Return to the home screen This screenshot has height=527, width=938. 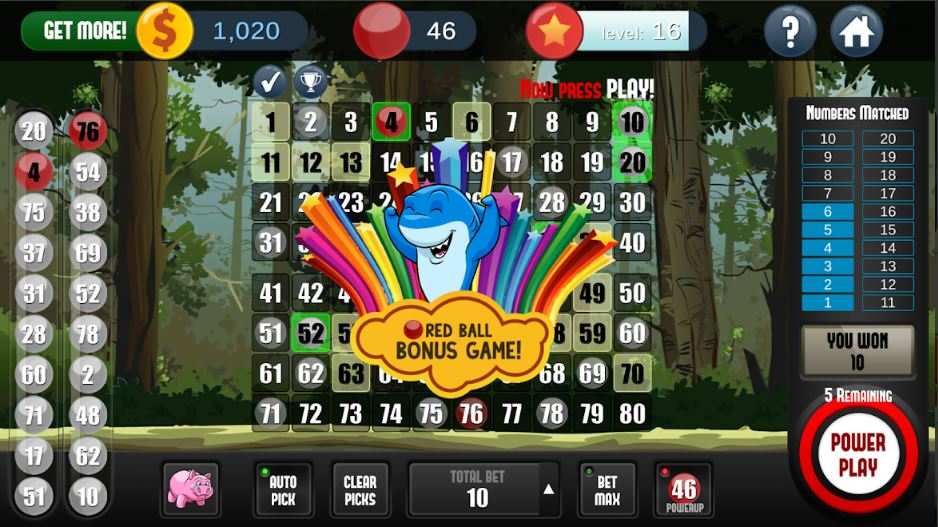point(856,32)
